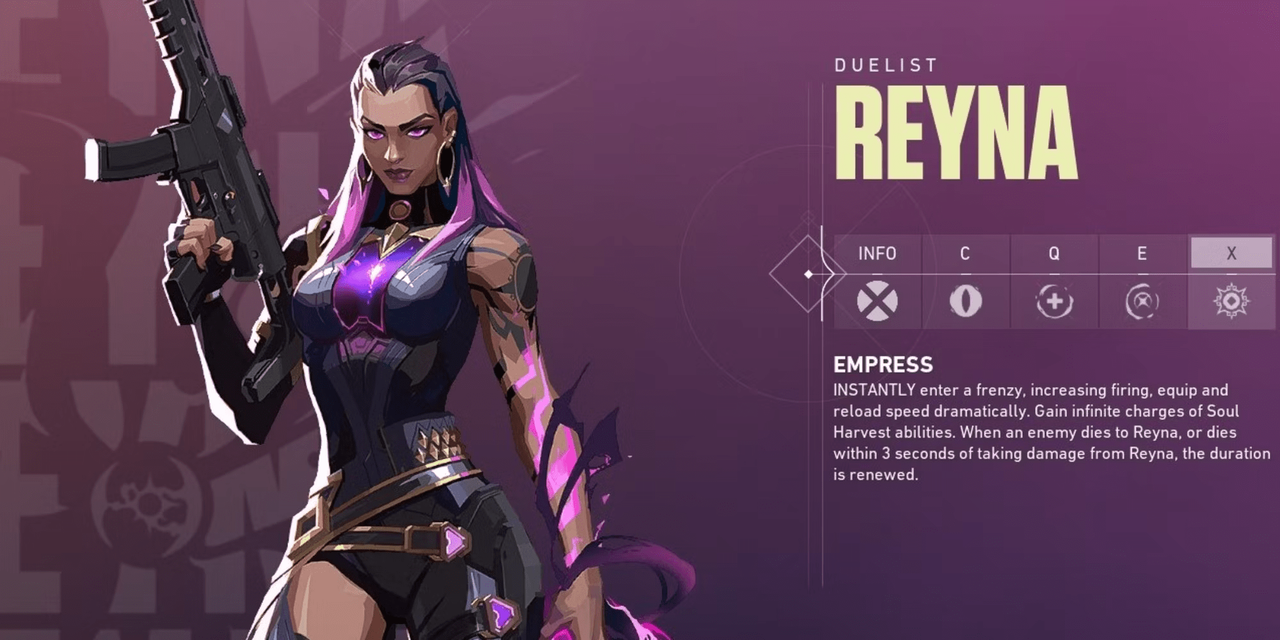Select the INFO tab

877,254
